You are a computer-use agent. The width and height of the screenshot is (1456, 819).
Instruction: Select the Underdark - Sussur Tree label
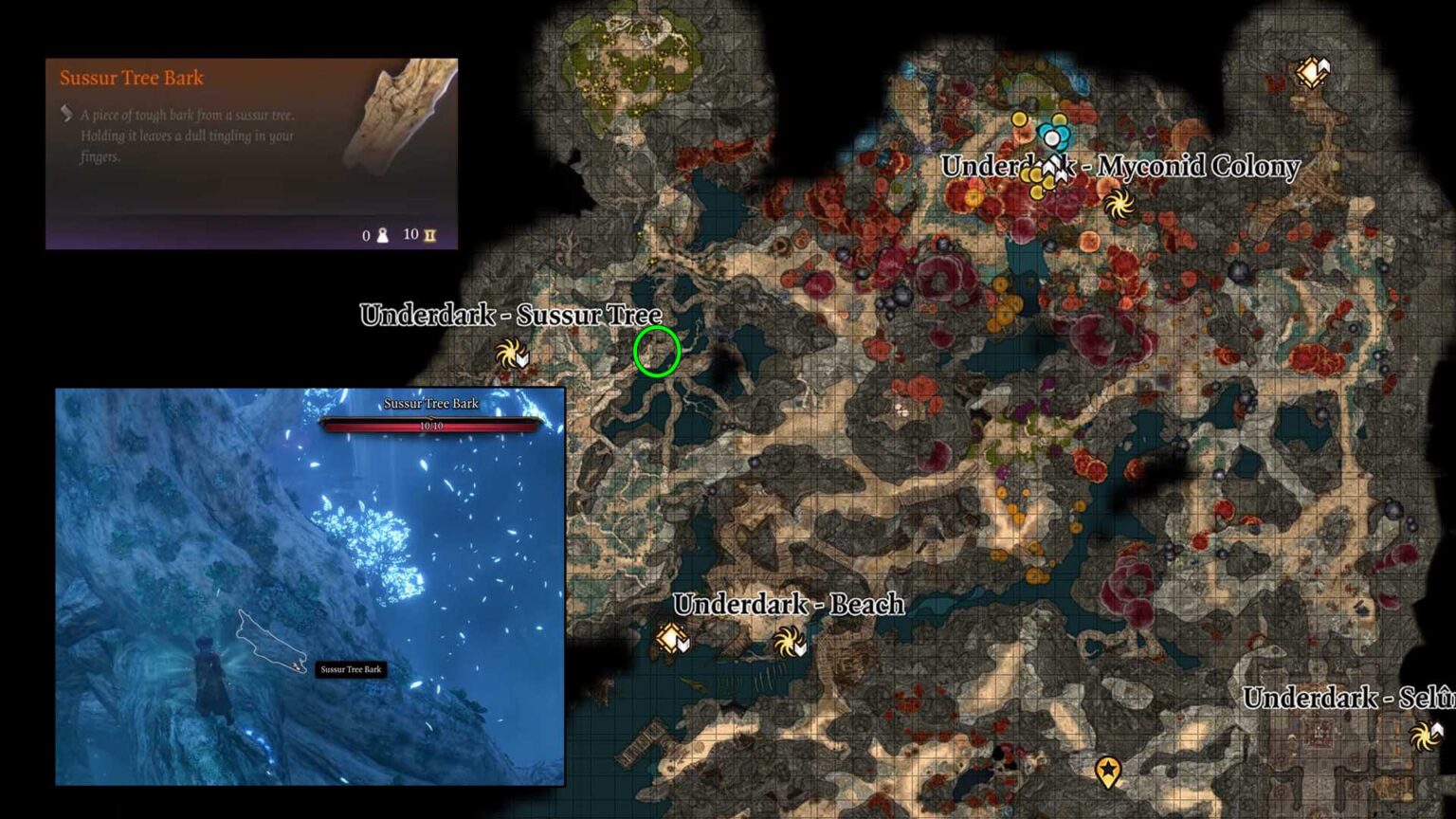[x=509, y=315]
